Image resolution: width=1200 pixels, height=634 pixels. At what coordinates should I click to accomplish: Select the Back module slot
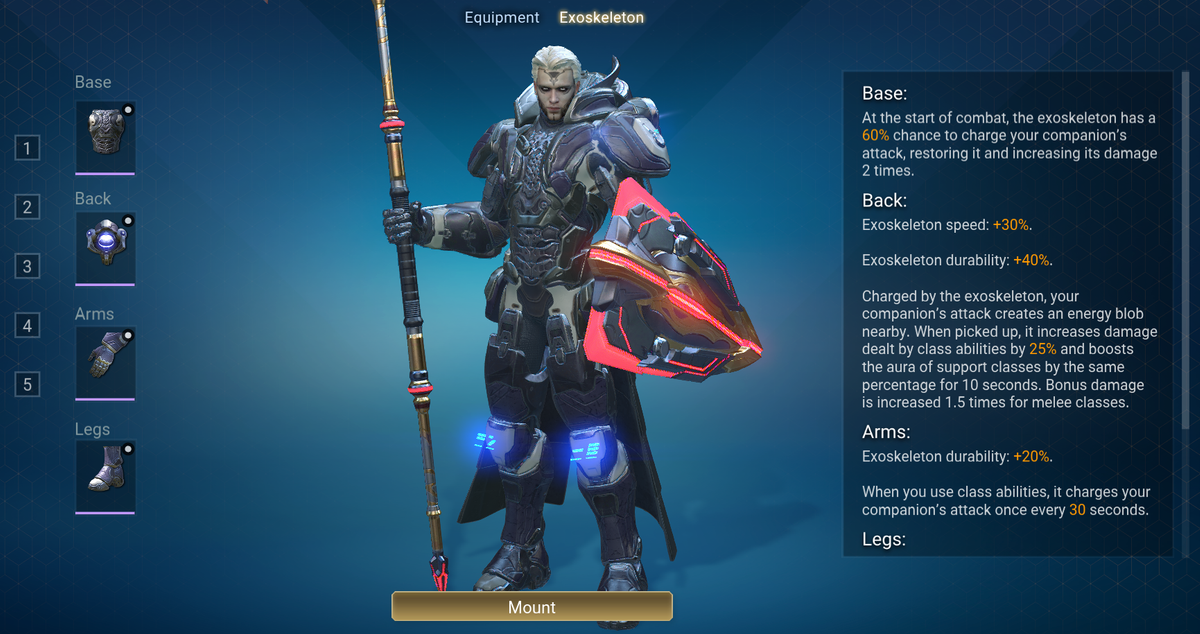[x=105, y=247]
